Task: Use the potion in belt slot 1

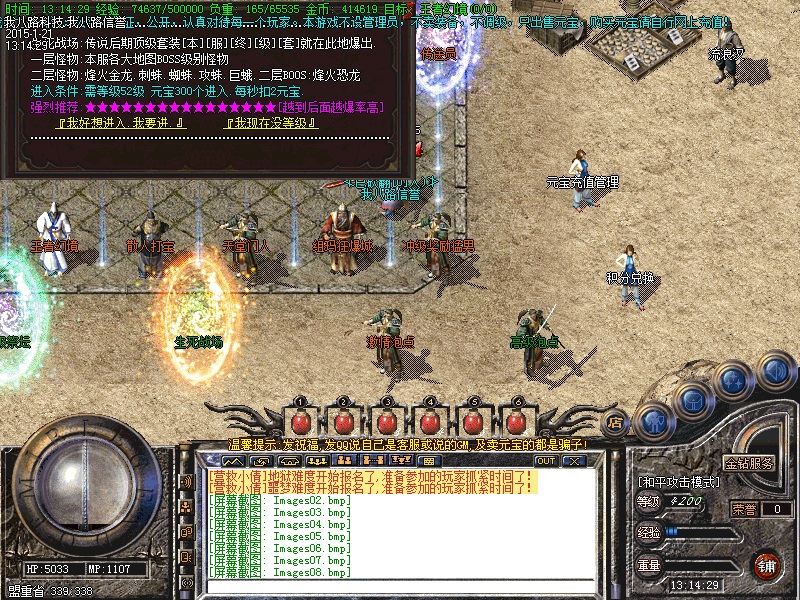Action: (300, 419)
